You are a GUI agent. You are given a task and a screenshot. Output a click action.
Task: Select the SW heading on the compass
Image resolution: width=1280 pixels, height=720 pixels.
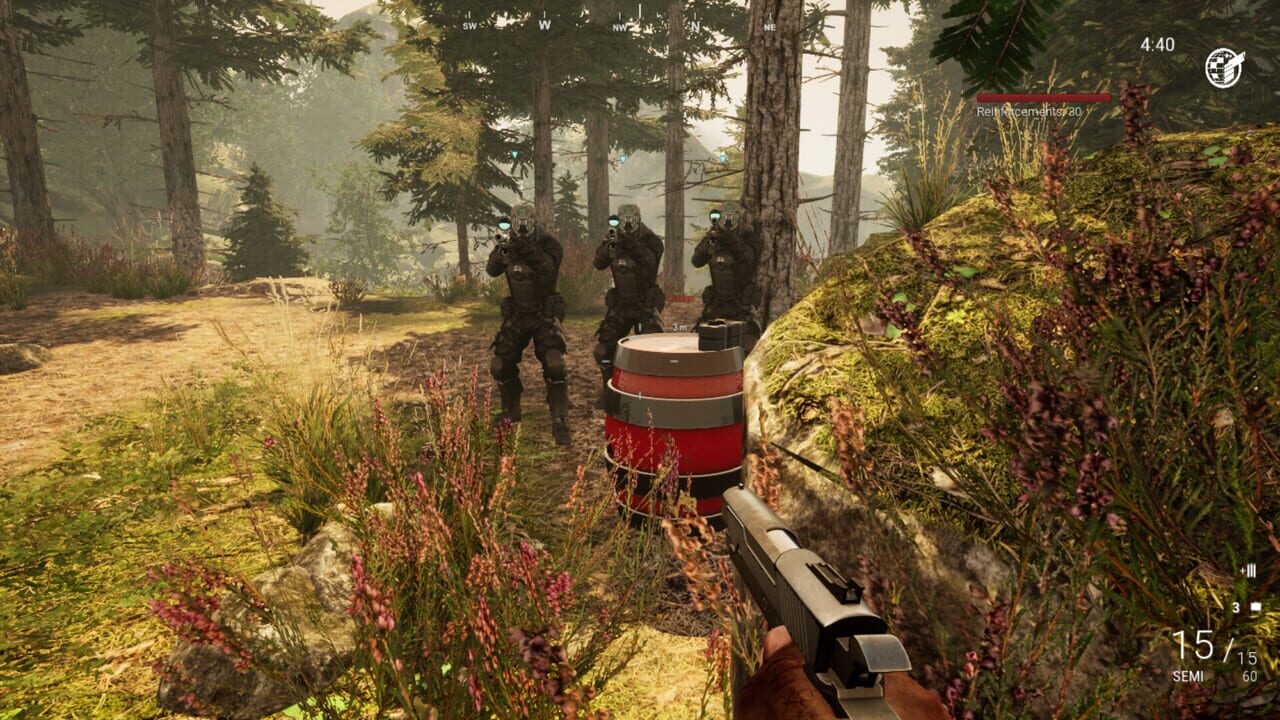[470, 26]
